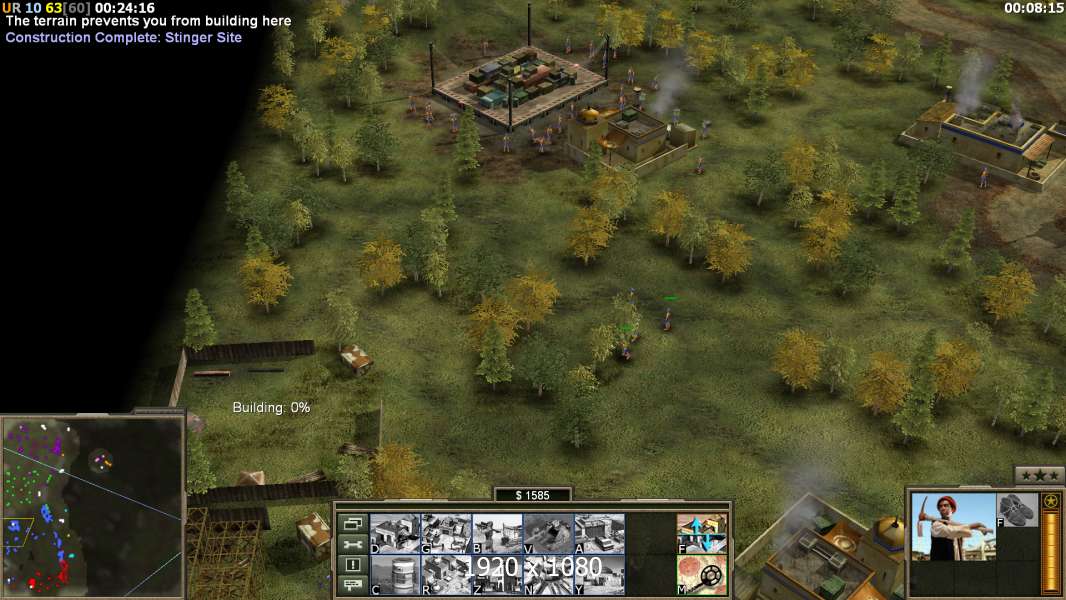Open the chat message button
The width and height of the screenshot is (1066, 600).
[x=352, y=586]
